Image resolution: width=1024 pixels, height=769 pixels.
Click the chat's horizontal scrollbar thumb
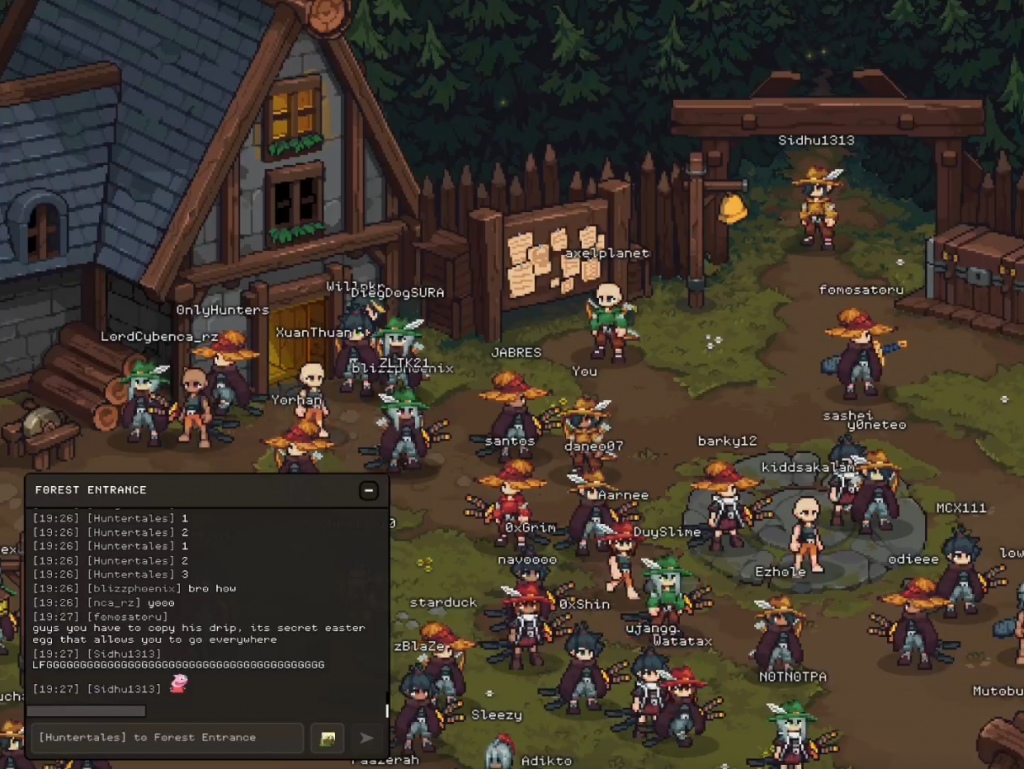tap(87, 711)
